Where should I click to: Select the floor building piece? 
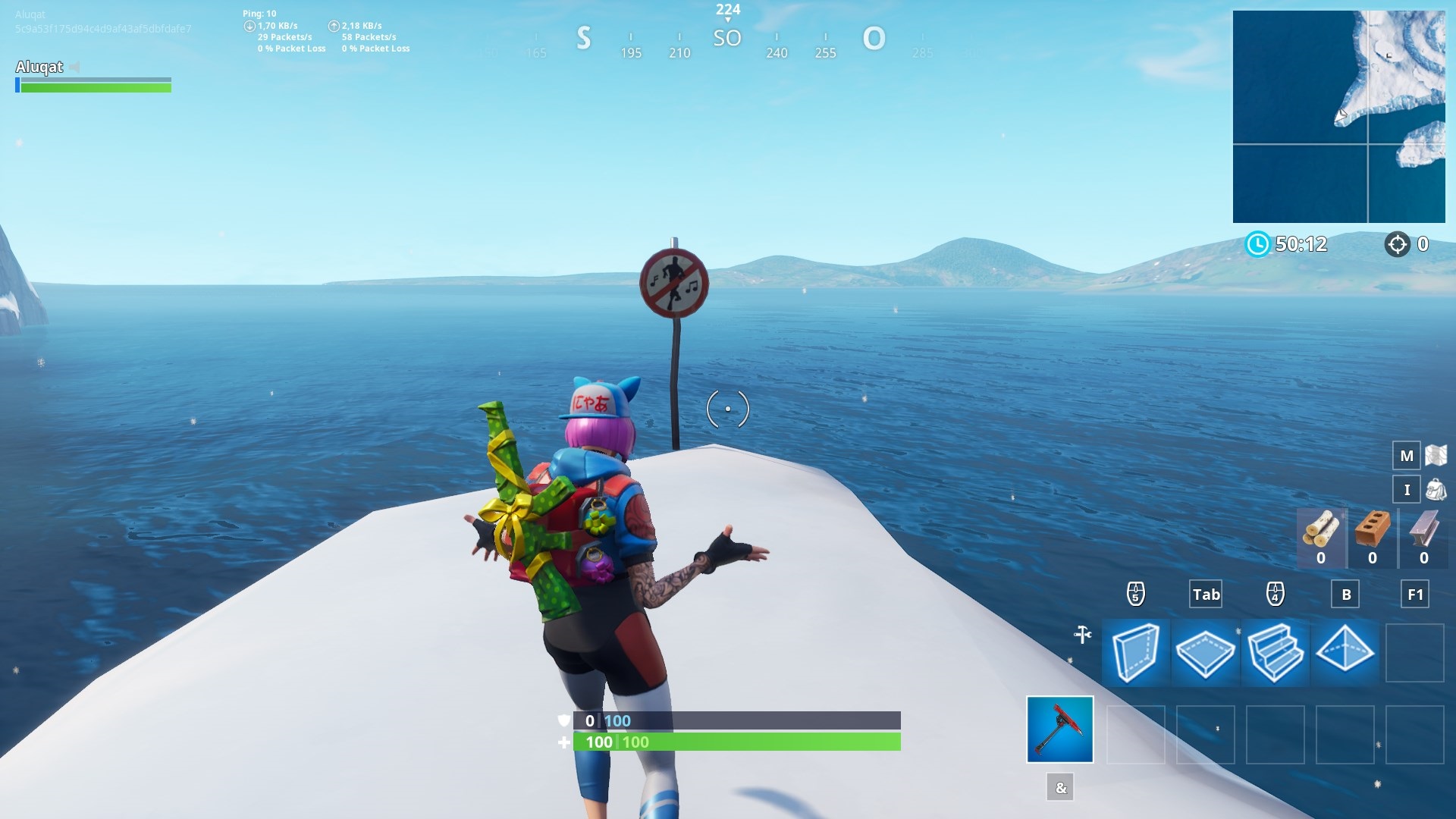[x=1205, y=651]
